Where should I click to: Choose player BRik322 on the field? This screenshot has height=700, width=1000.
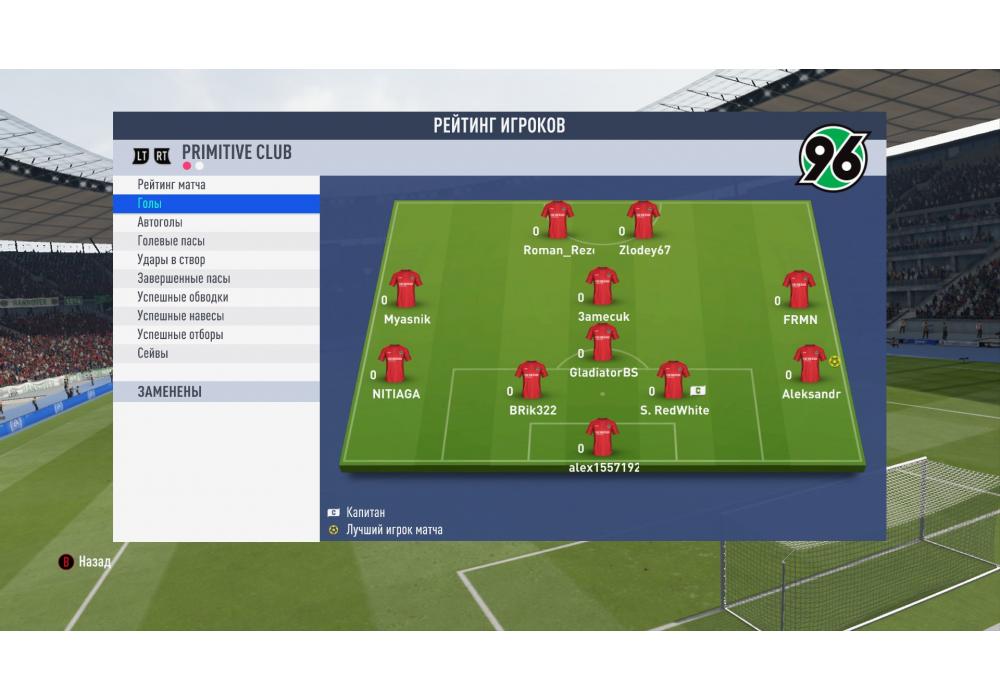[531, 380]
